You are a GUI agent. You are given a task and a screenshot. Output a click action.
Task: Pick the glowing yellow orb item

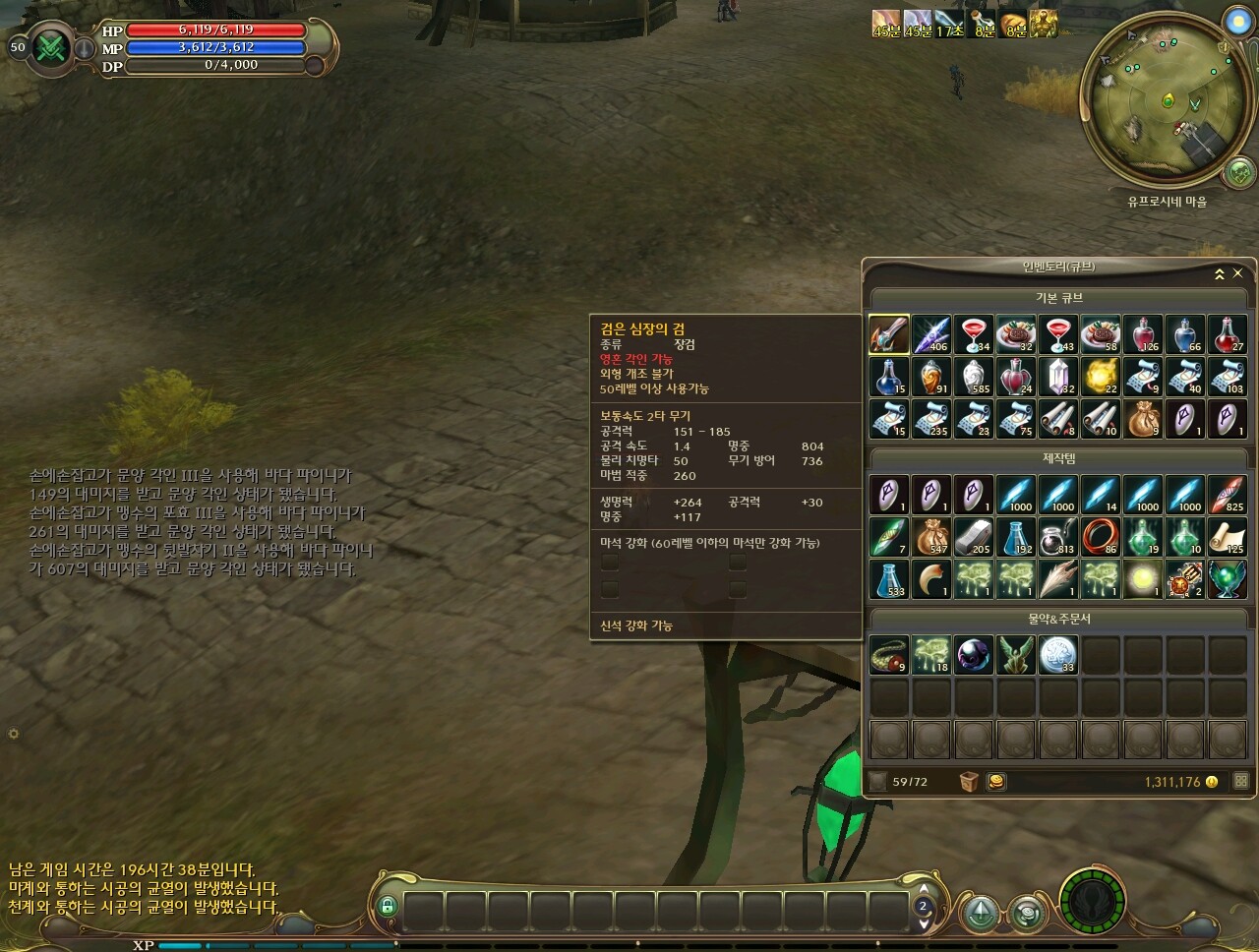coord(1143,579)
